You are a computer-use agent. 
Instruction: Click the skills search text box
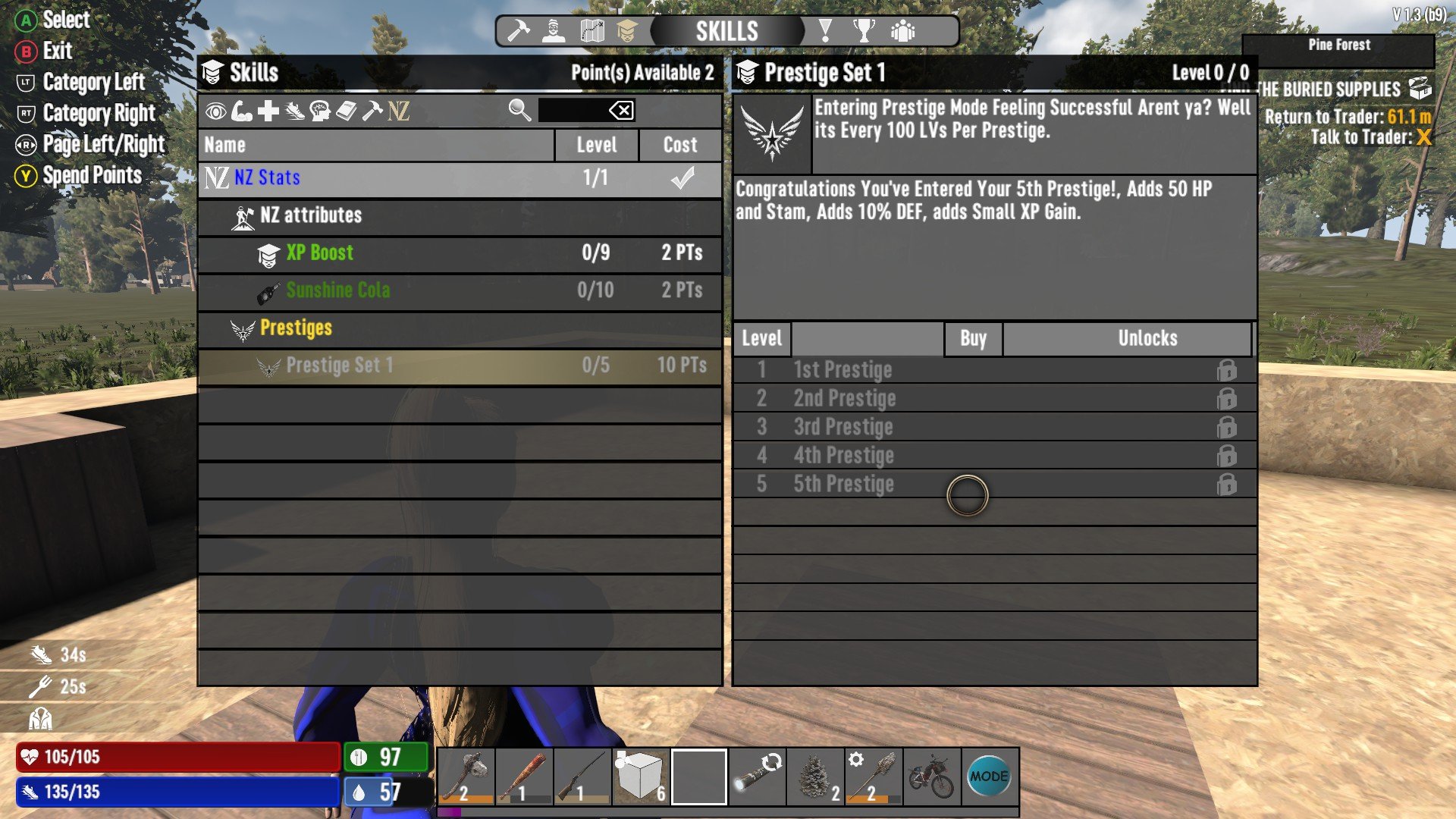572,111
